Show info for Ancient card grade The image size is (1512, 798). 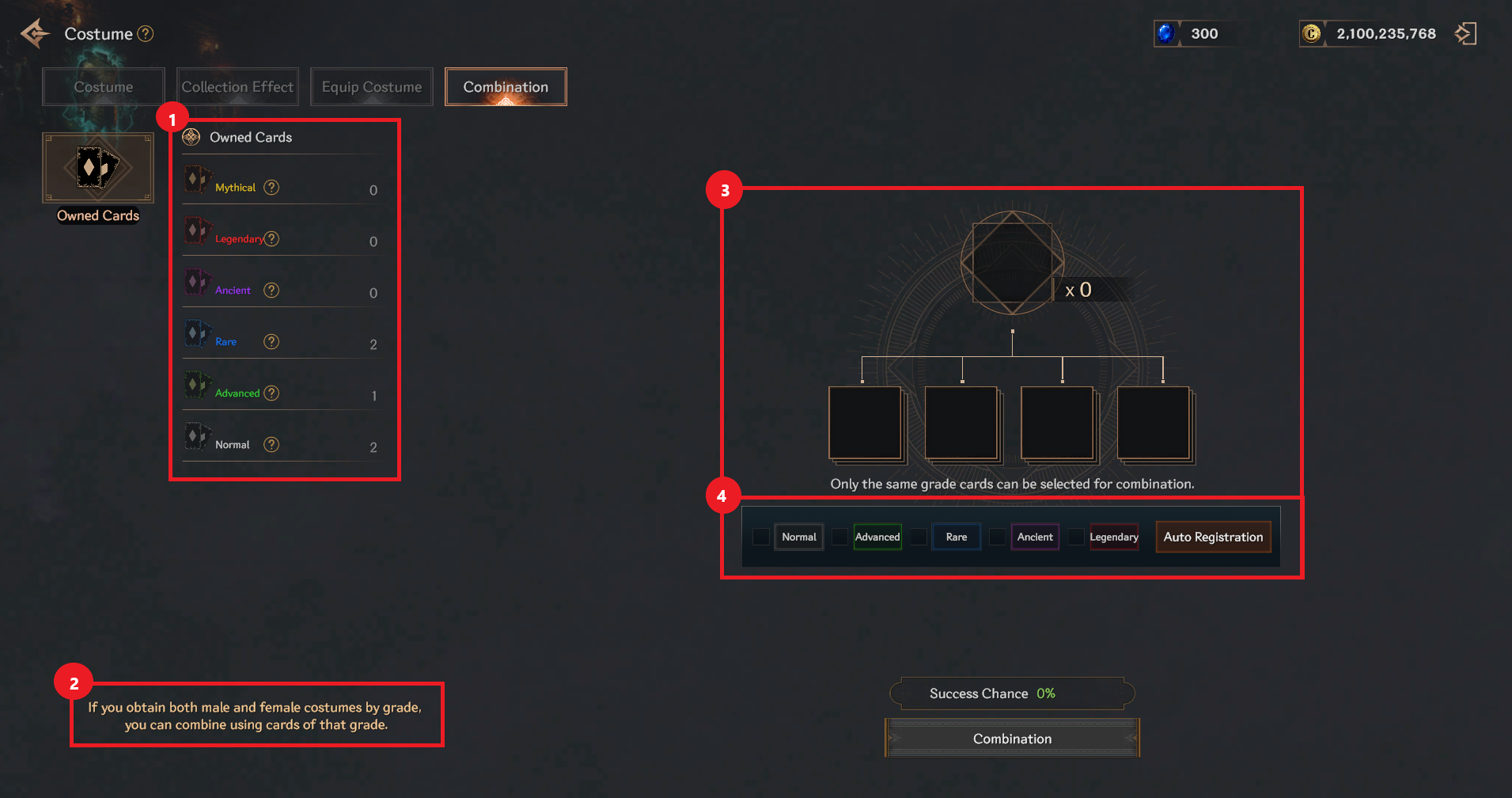coord(271,291)
